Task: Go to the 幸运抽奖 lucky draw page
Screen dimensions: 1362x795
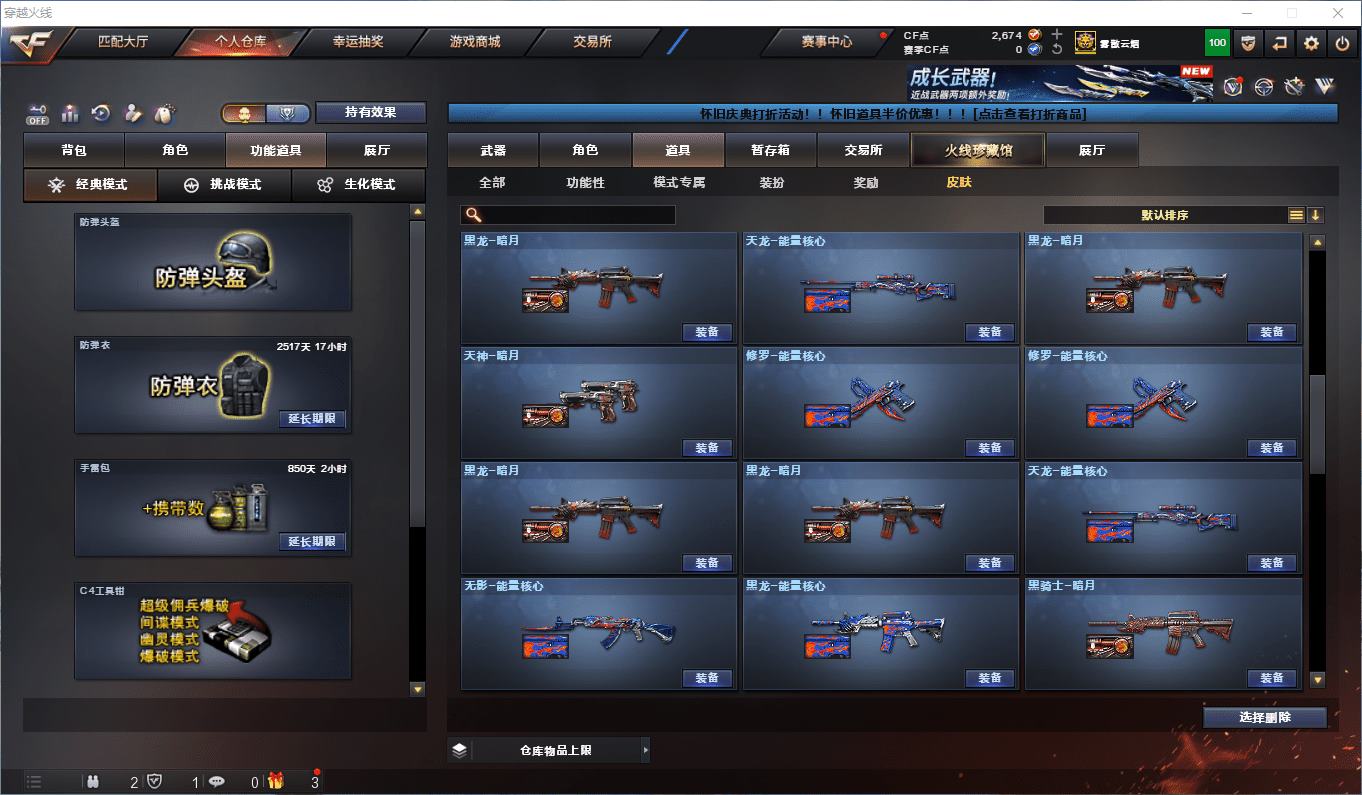Action: pyautogui.click(x=357, y=42)
